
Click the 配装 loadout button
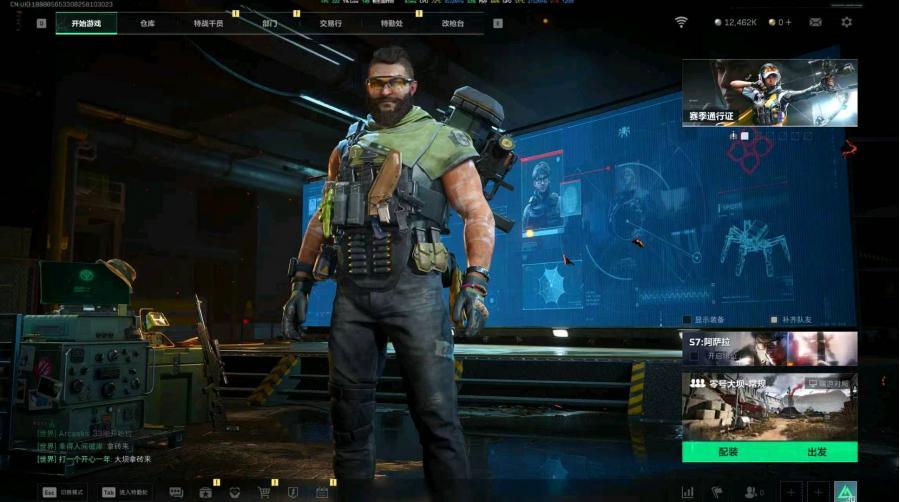pos(727,452)
